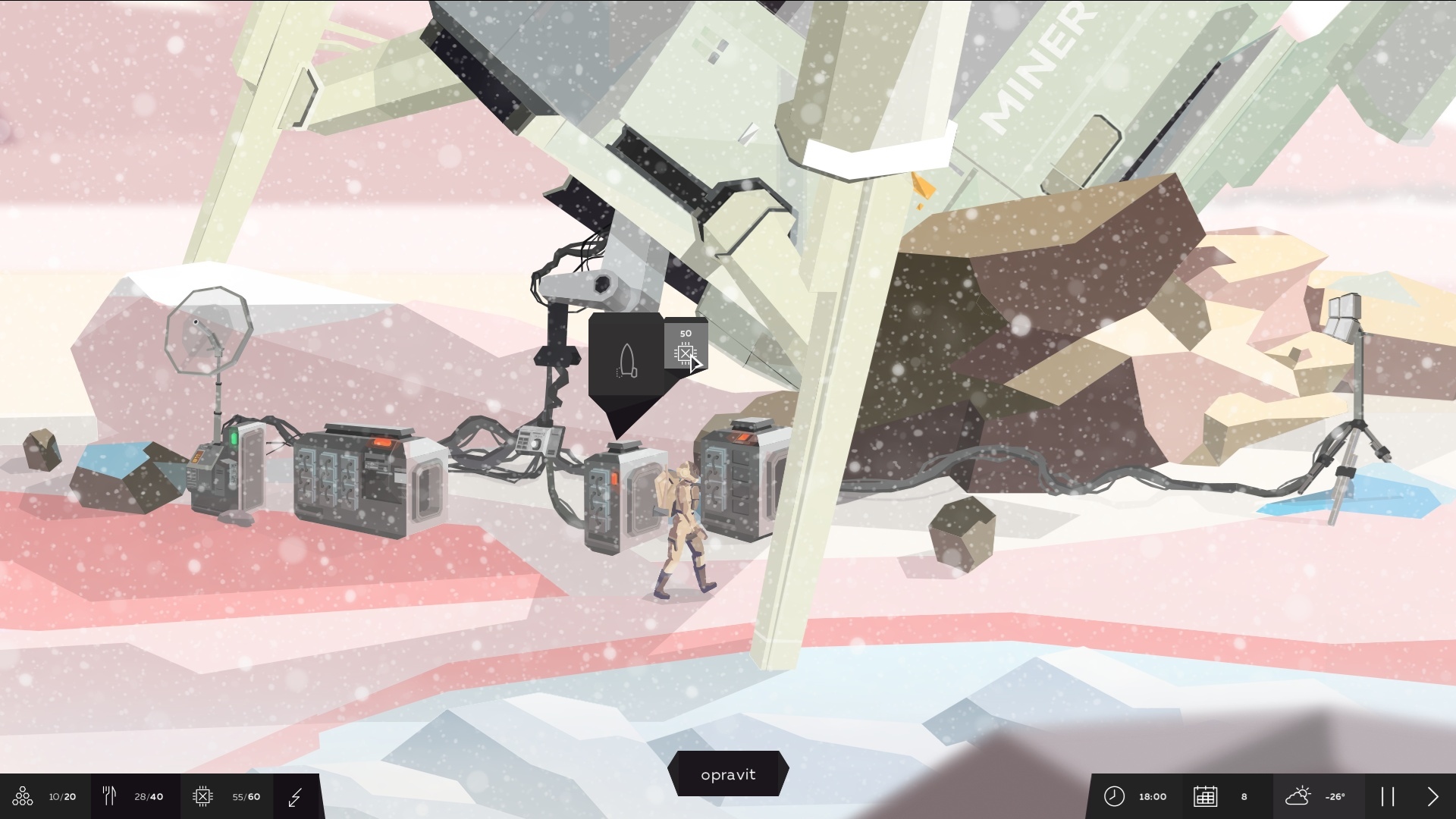Image resolution: width=1456 pixels, height=819 pixels.
Task: Advance time with the arrow button
Action: (x=1432, y=796)
